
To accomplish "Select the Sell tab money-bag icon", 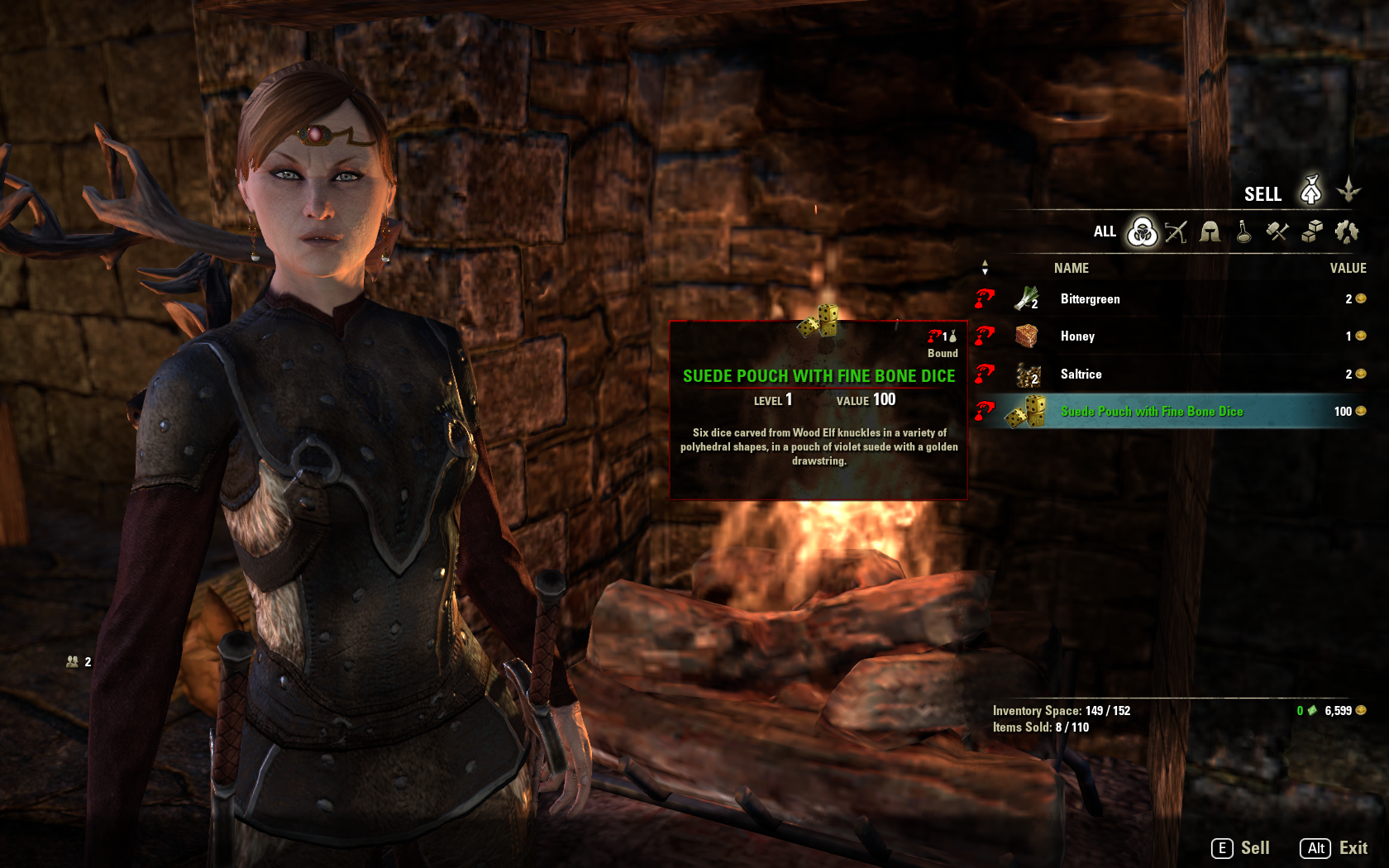I will pos(1310,191).
